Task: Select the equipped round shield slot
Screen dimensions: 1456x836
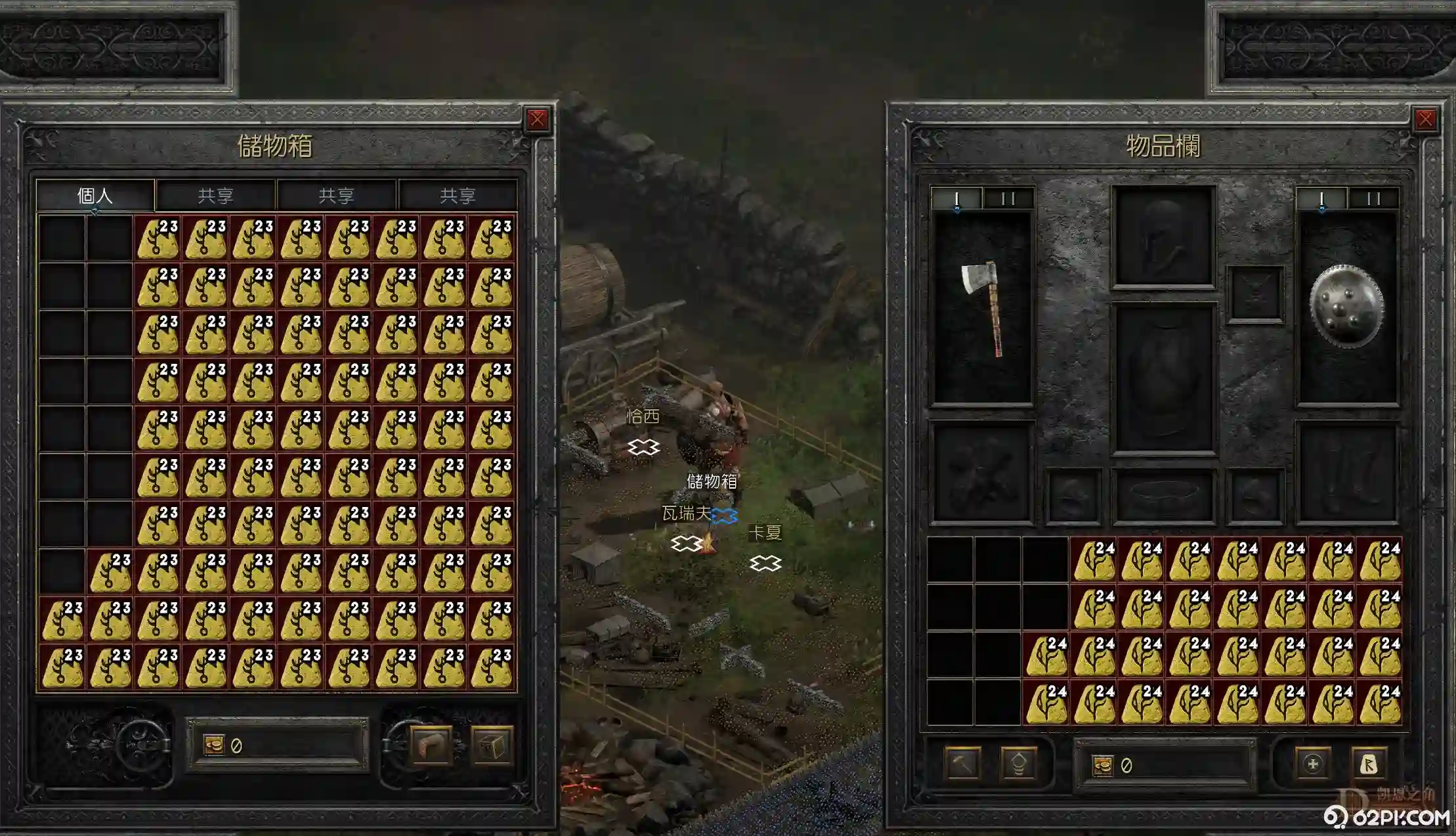Action: [1347, 306]
